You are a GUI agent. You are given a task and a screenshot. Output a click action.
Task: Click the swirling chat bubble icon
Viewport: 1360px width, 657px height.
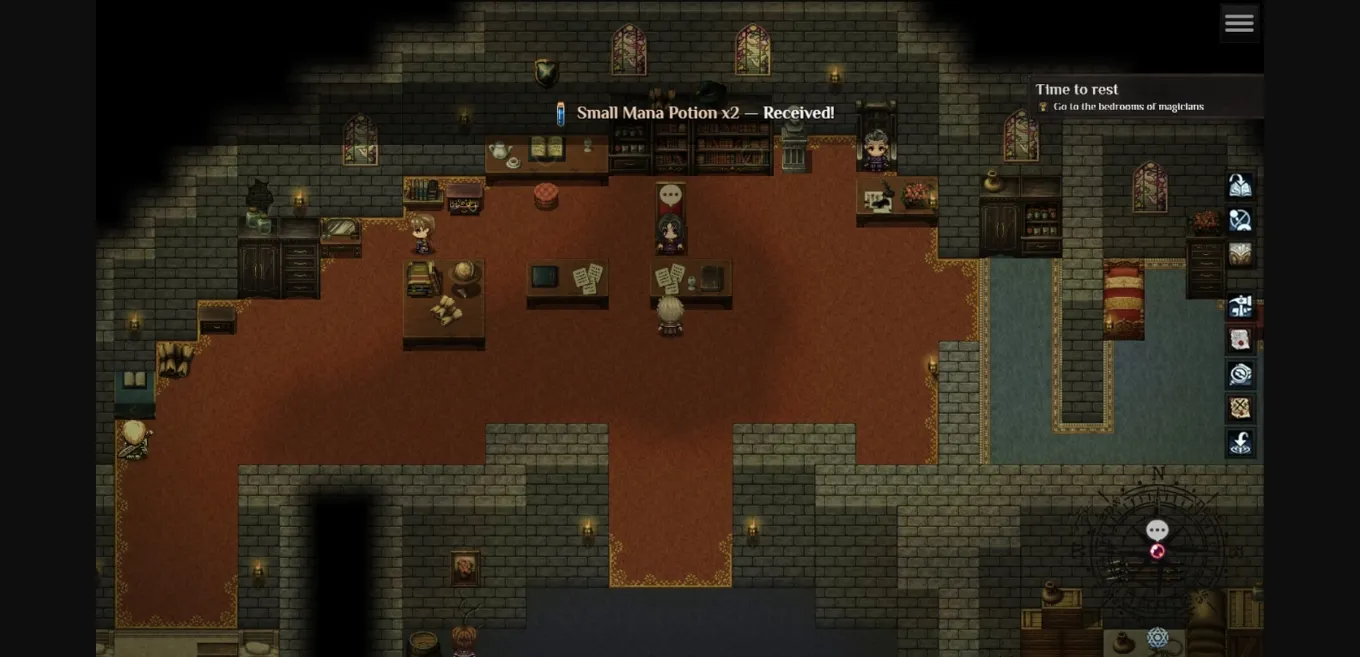point(1240,375)
